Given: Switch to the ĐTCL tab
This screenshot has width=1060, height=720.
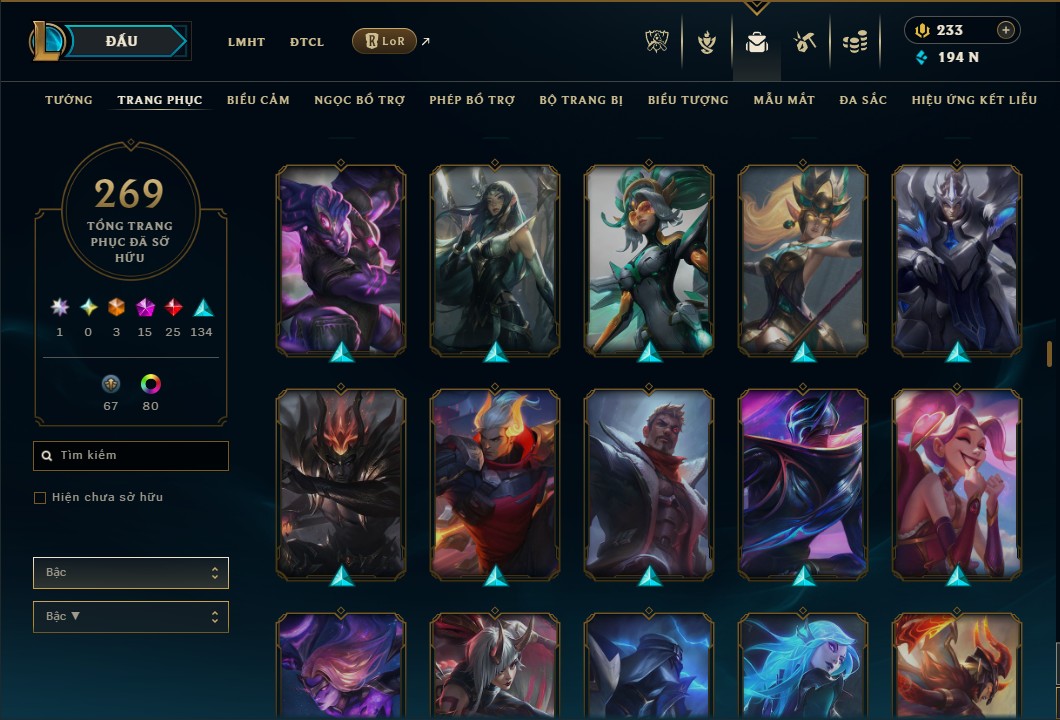Looking at the screenshot, I should pos(307,42).
